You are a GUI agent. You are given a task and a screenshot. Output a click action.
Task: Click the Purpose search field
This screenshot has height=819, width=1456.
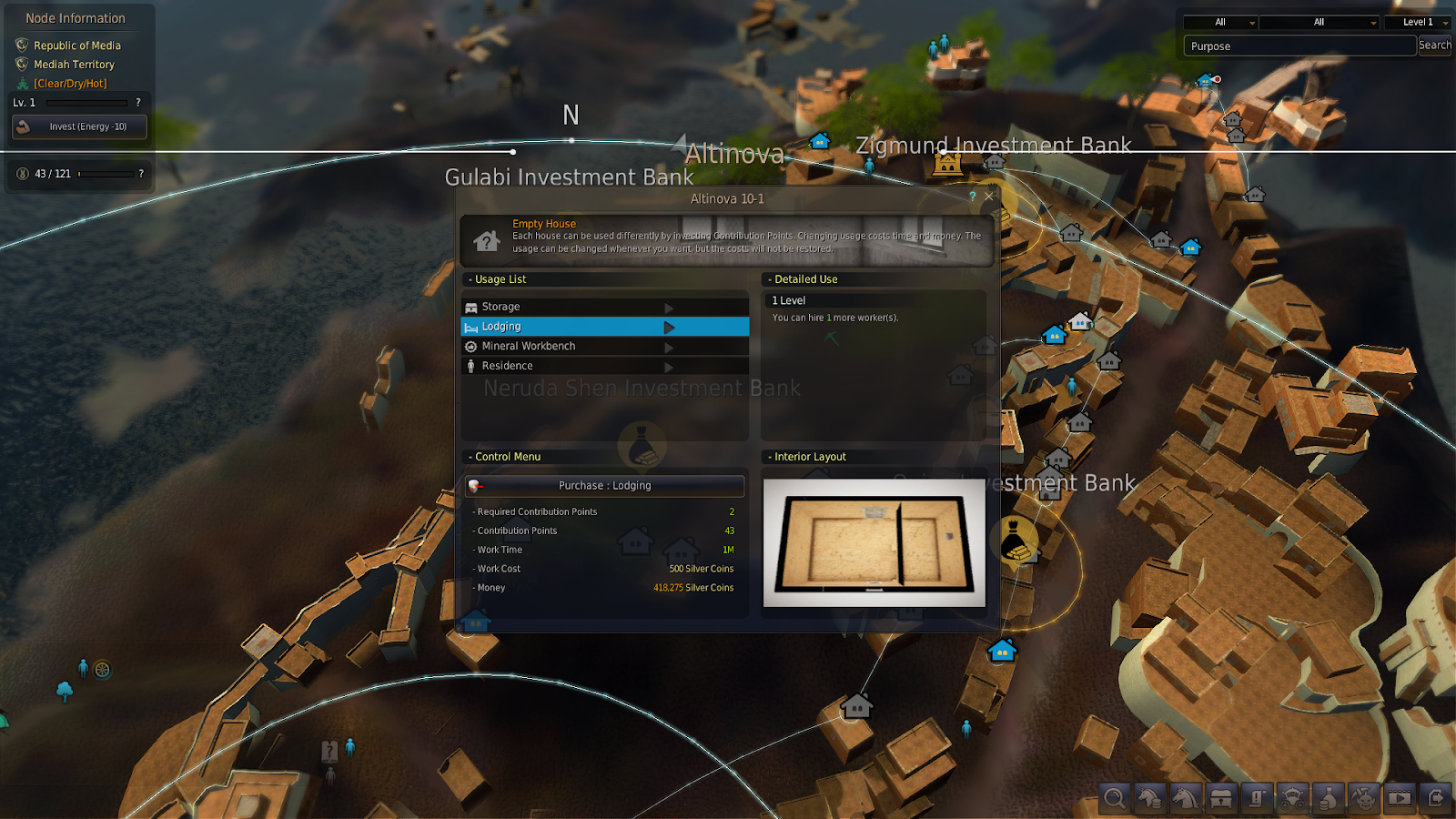tap(1299, 46)
